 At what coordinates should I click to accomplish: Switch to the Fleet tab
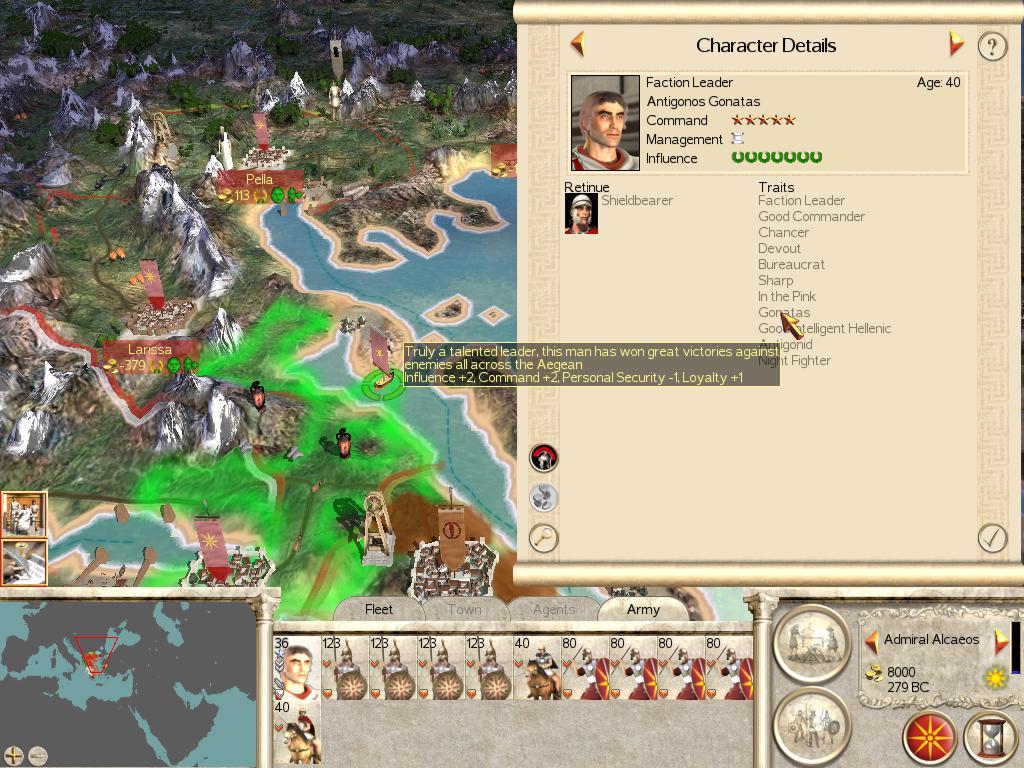click(x=379, y=609)
